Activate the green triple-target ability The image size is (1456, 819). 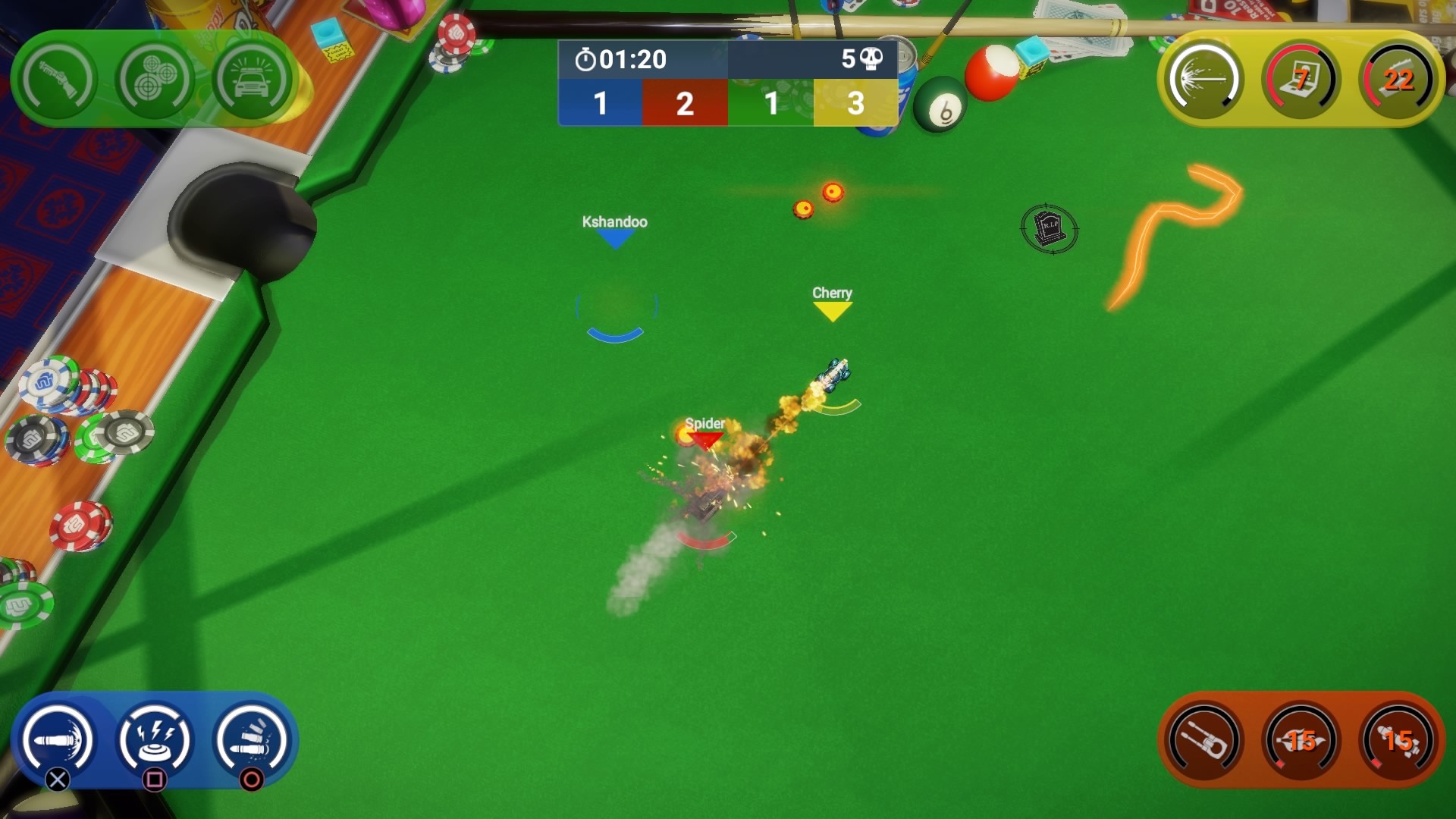[155, 80]
